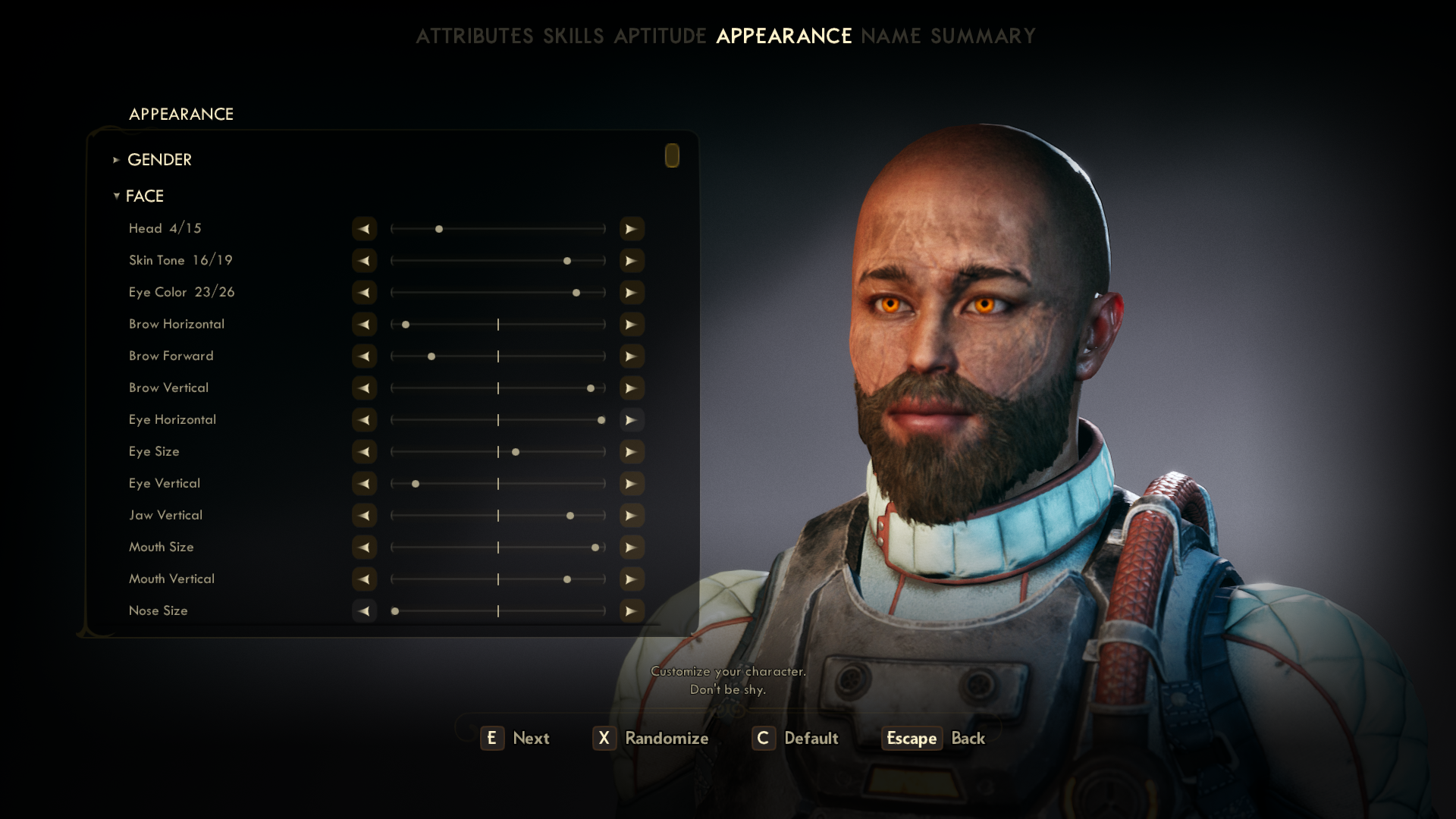Image resolution: width=1456 pixels, height=819 pixels.
Task: Click the Brow Horizontal slider track
Action: pyautogui.click(x=497, y=325)
